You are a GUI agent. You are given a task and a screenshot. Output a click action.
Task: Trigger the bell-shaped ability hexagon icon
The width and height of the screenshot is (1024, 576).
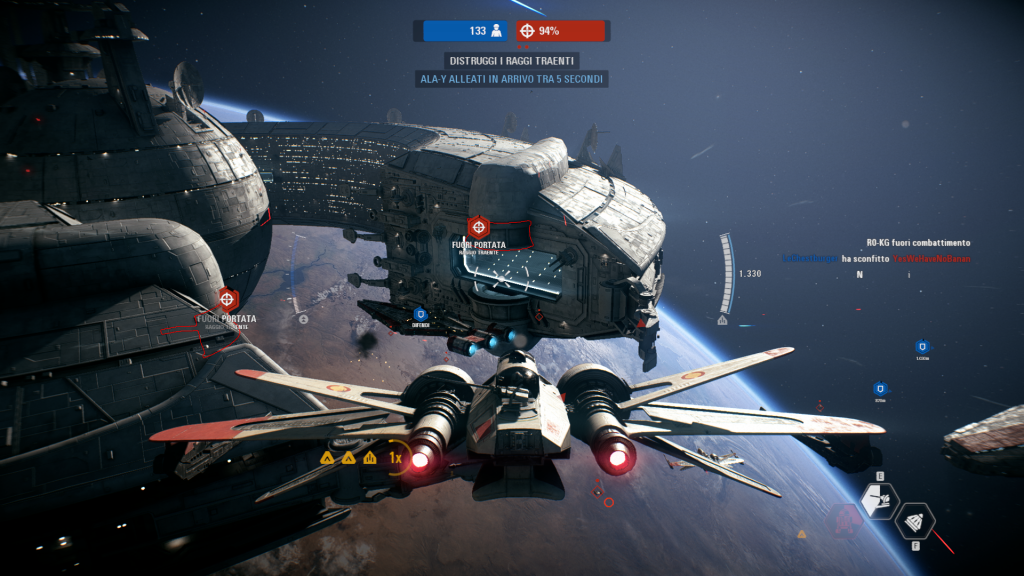point(915,520)
